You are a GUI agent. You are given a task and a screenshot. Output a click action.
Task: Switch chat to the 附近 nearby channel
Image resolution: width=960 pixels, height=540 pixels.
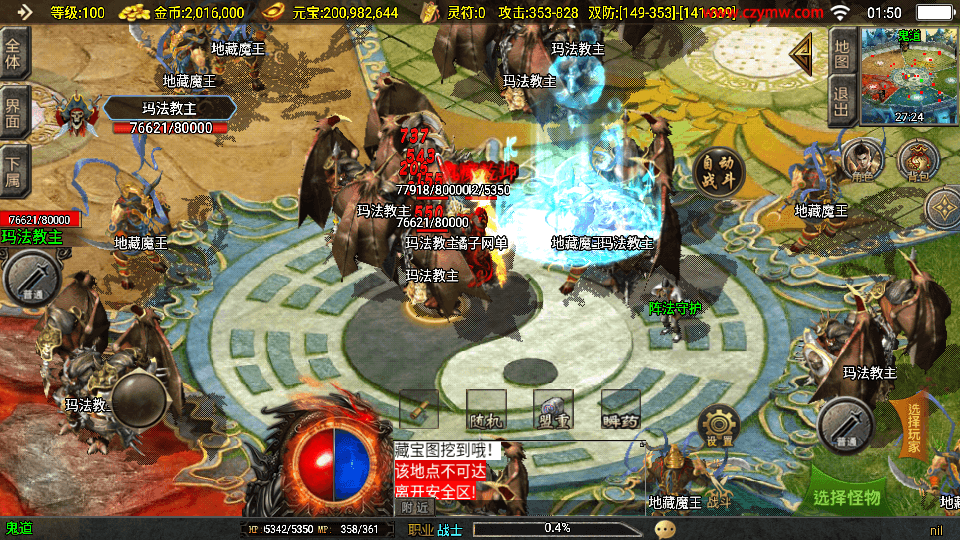pyautogui.click(x=412, y=507)
